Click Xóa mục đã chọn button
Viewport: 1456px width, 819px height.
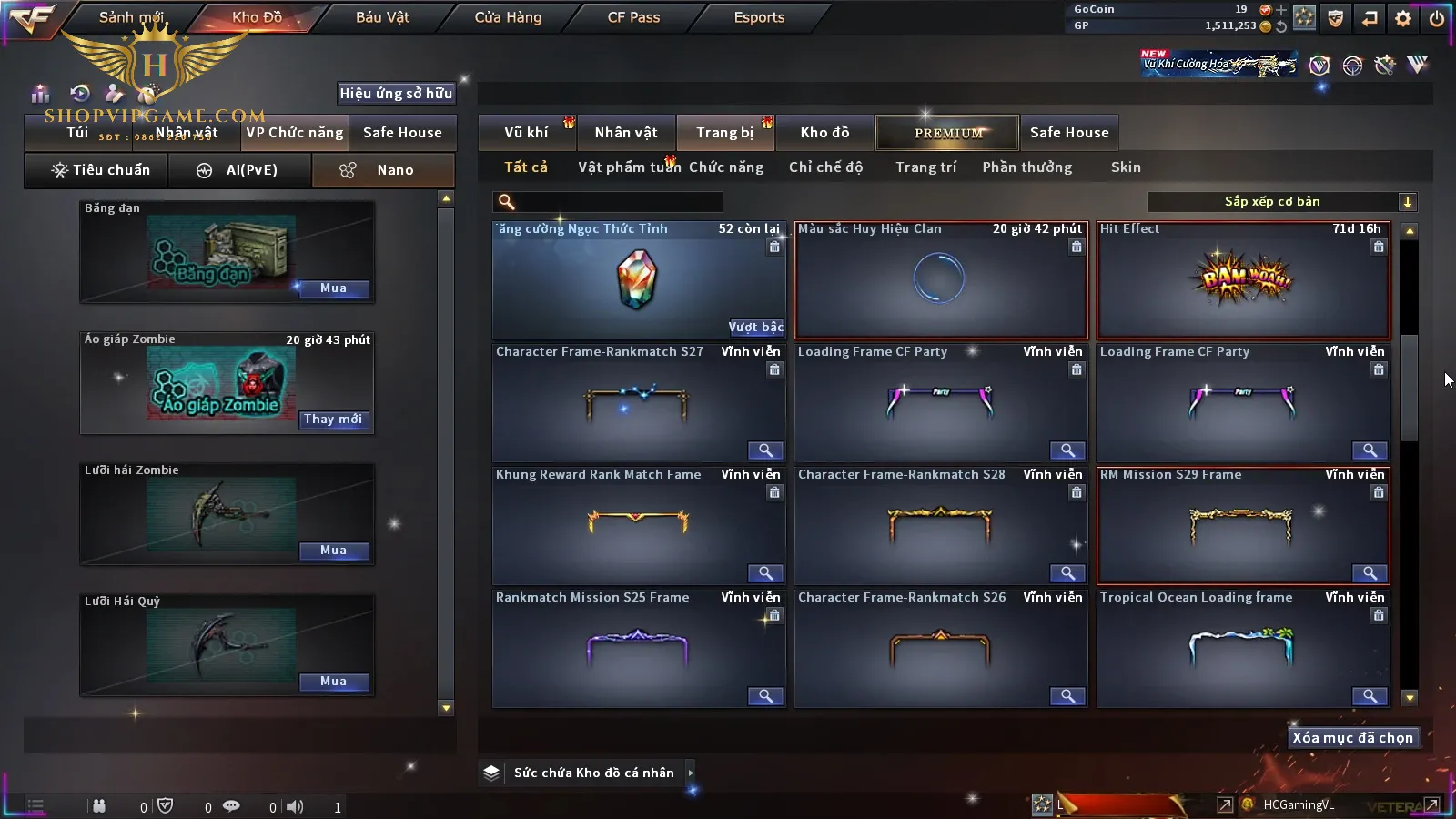click(1352, 738)
